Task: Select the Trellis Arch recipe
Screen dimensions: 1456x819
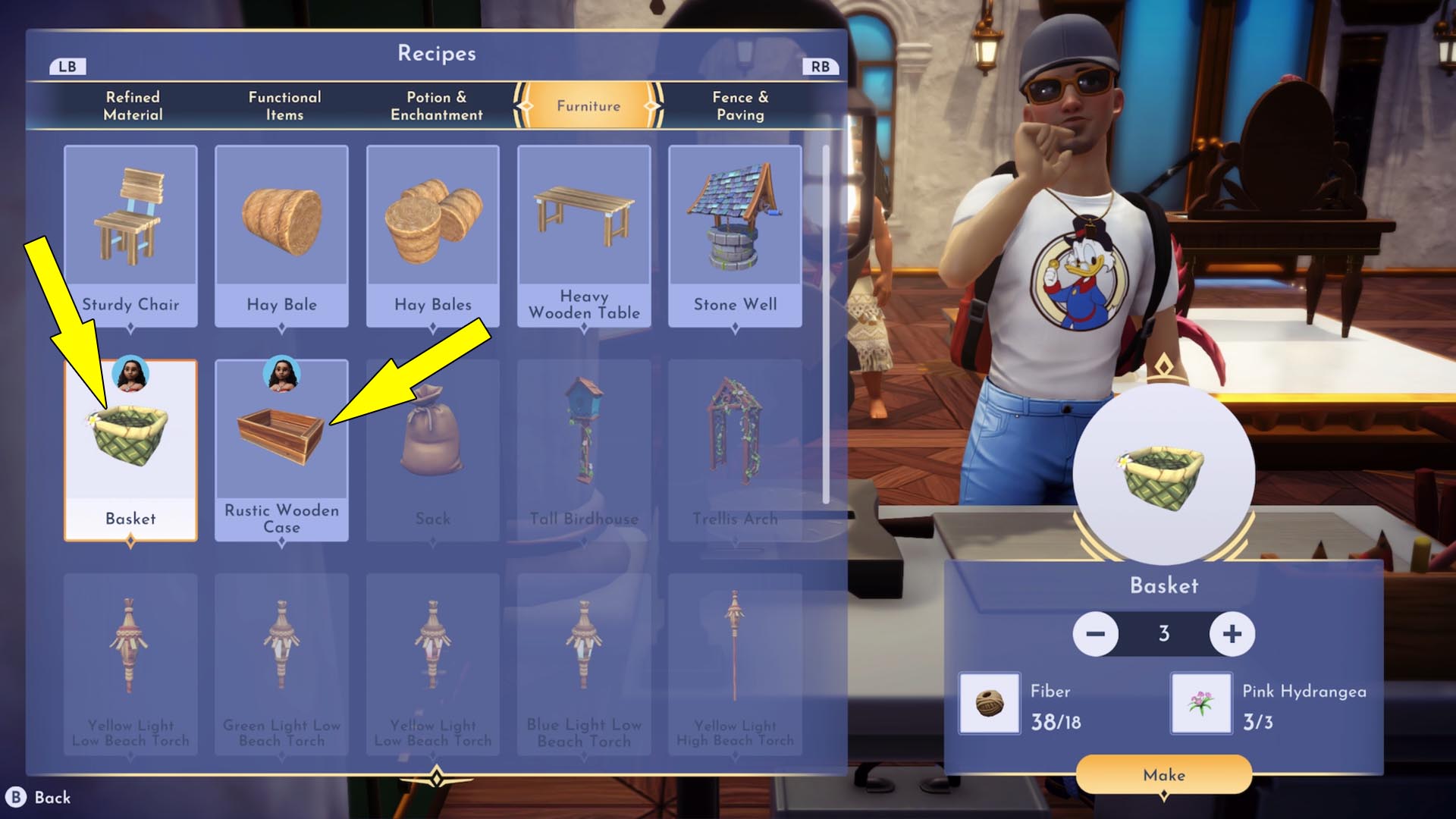Action: tap(735, 440)
